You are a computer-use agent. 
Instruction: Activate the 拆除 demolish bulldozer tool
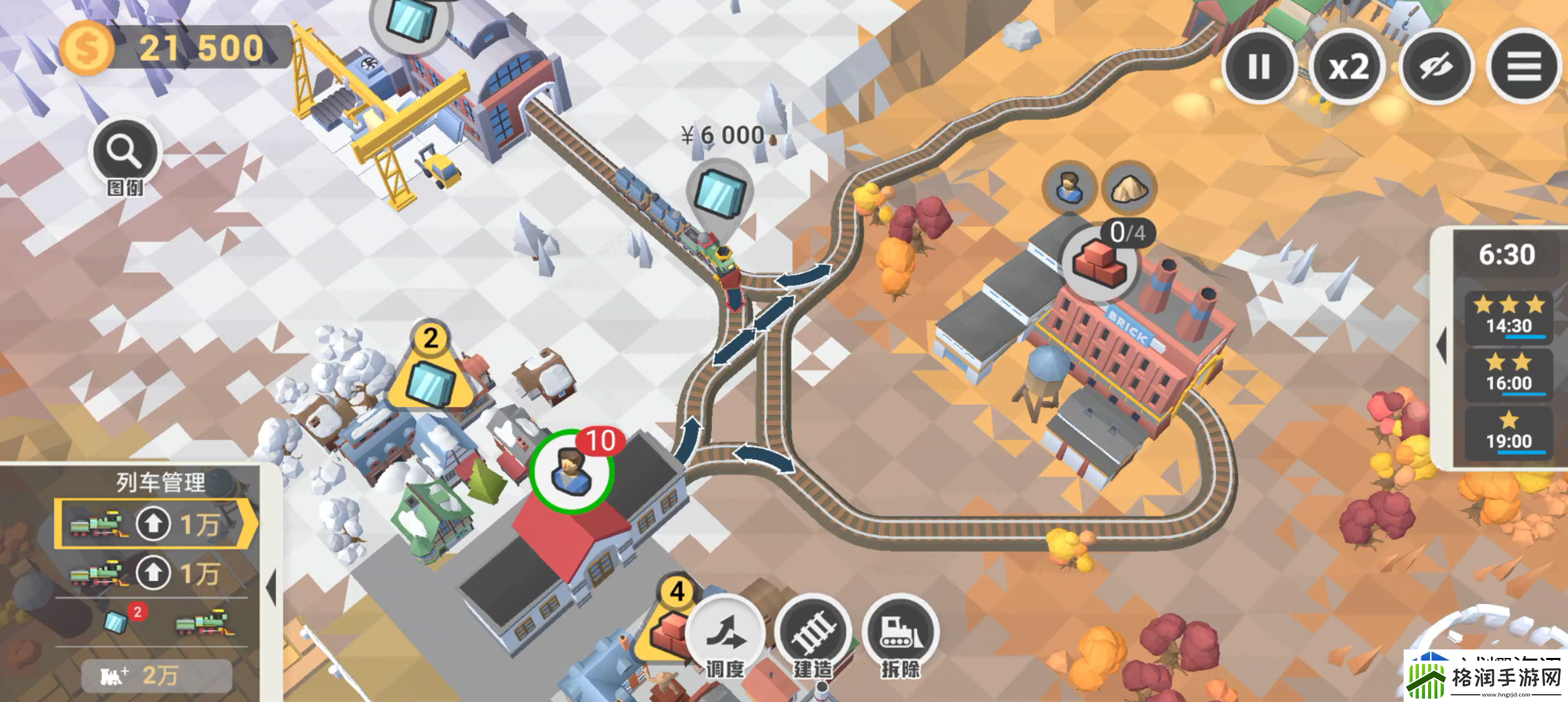[x=901, y=634]
